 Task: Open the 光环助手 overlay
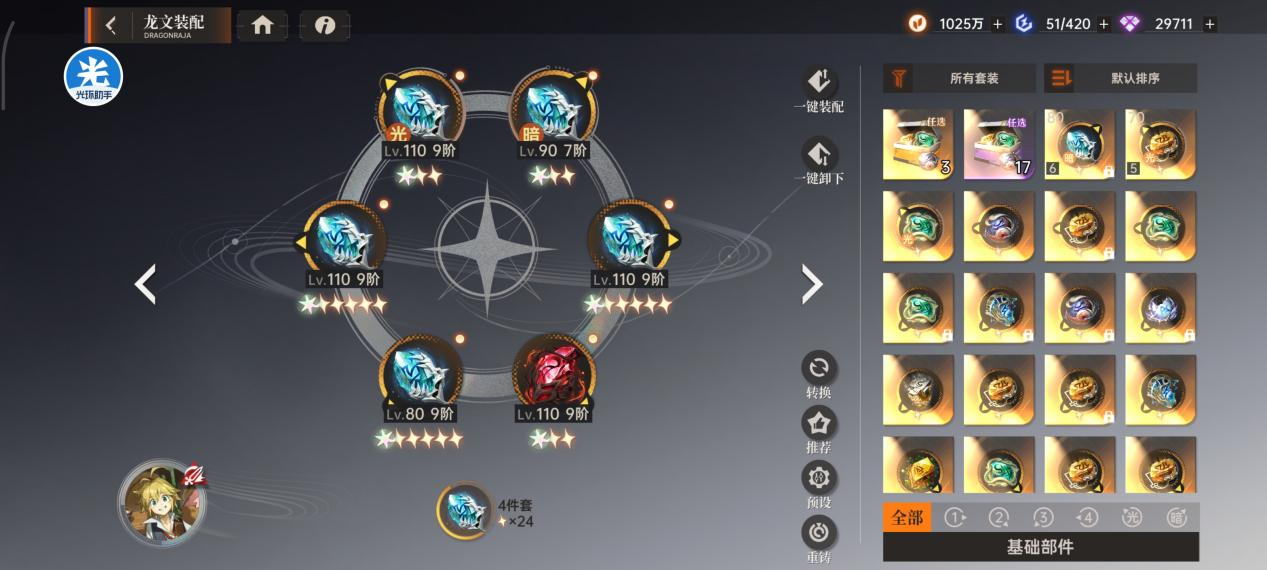tap(93, 76)
